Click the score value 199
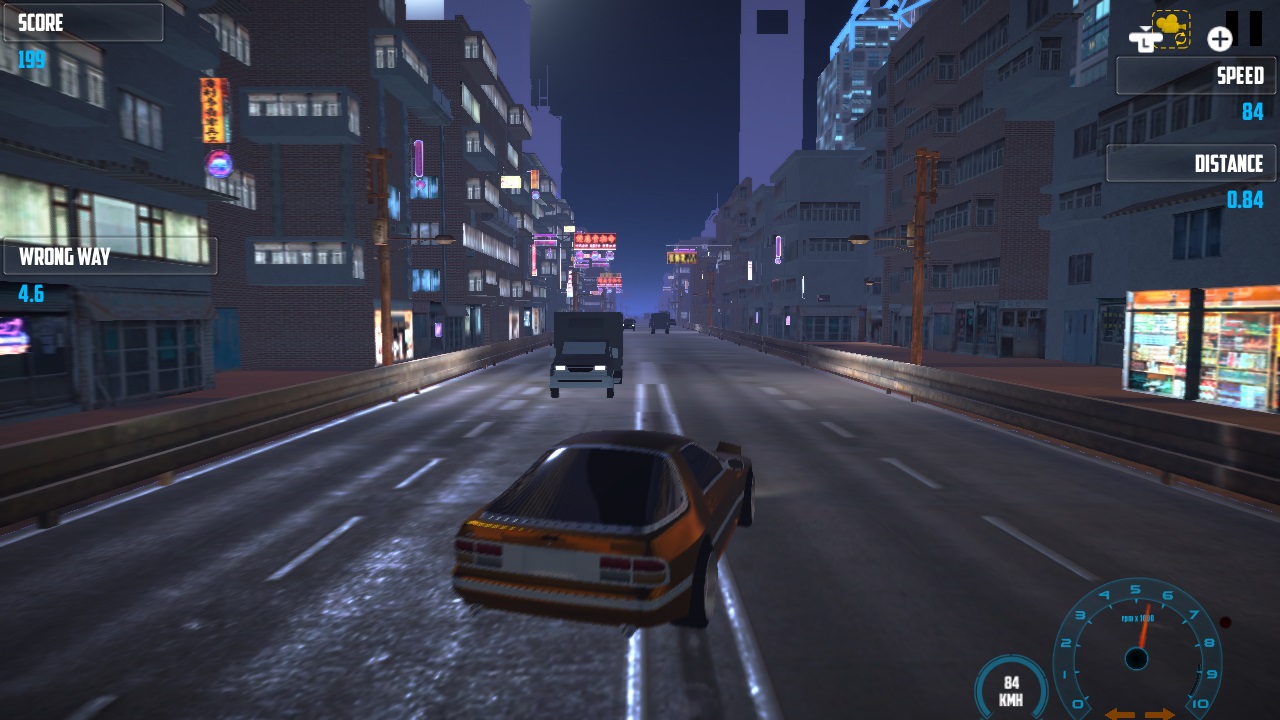 click(x=32, y=59)
